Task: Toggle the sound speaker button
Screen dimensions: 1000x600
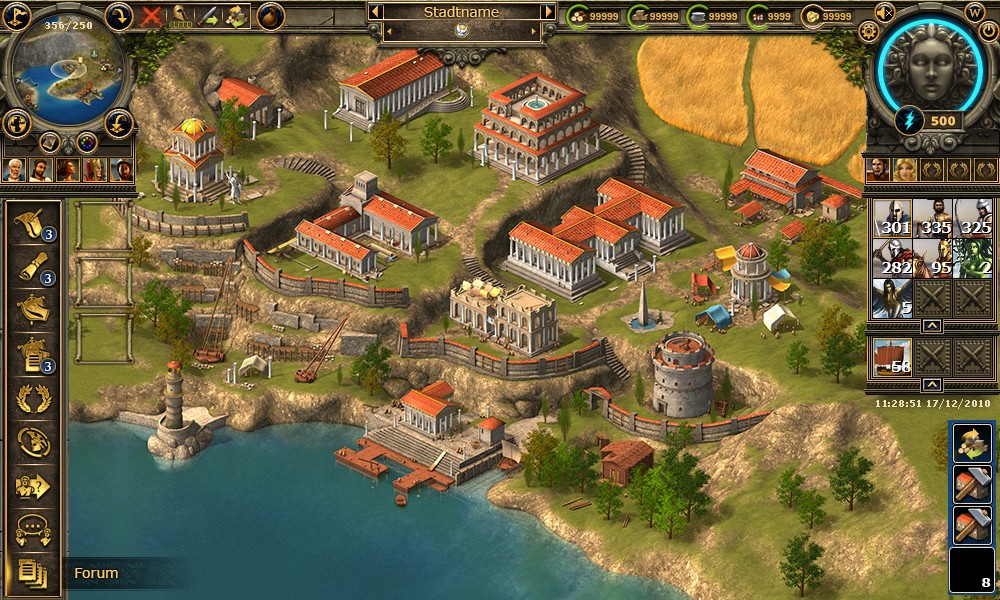Action: click(x=884, y=12)
